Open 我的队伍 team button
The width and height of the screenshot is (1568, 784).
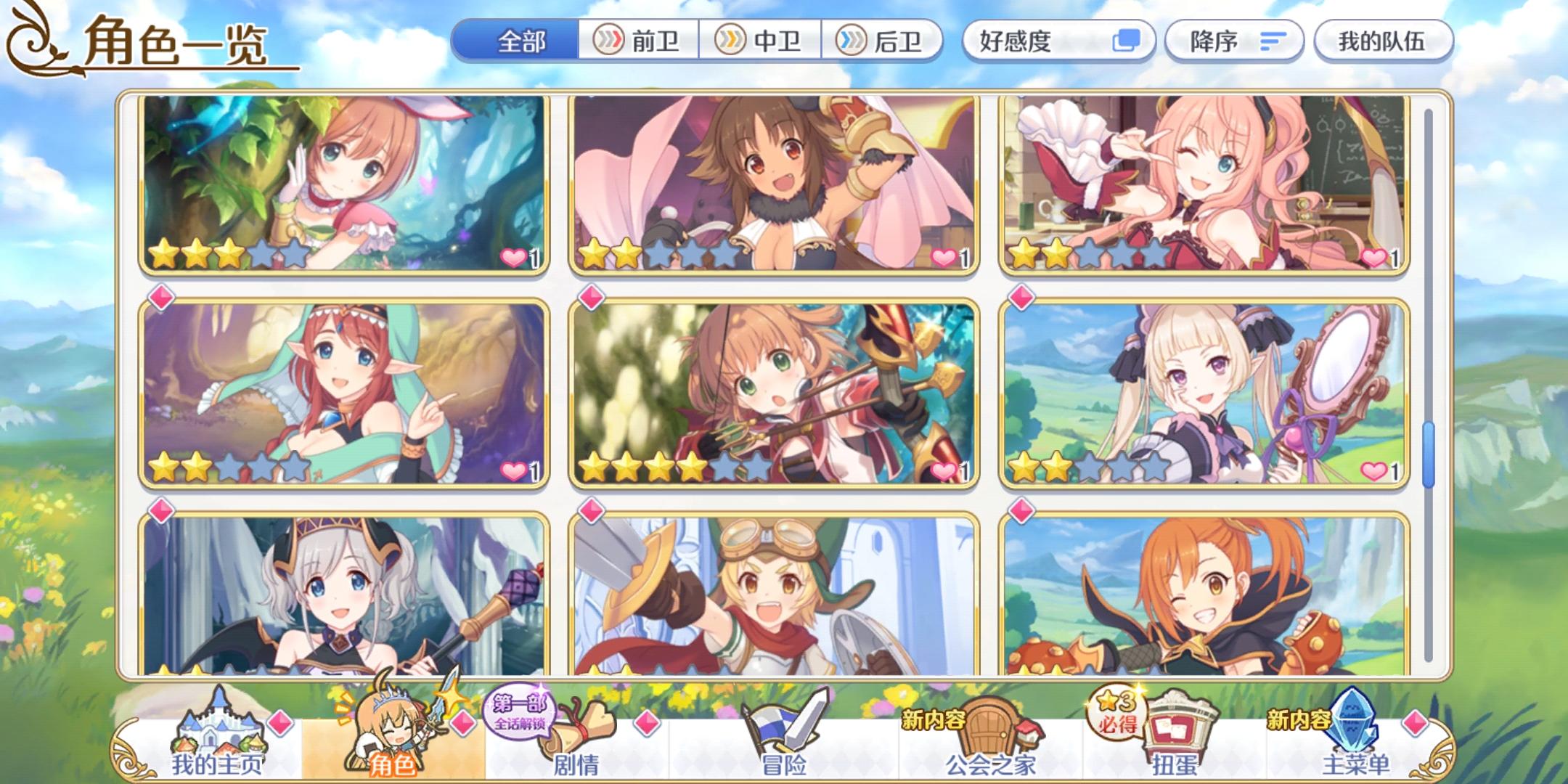1384,41
